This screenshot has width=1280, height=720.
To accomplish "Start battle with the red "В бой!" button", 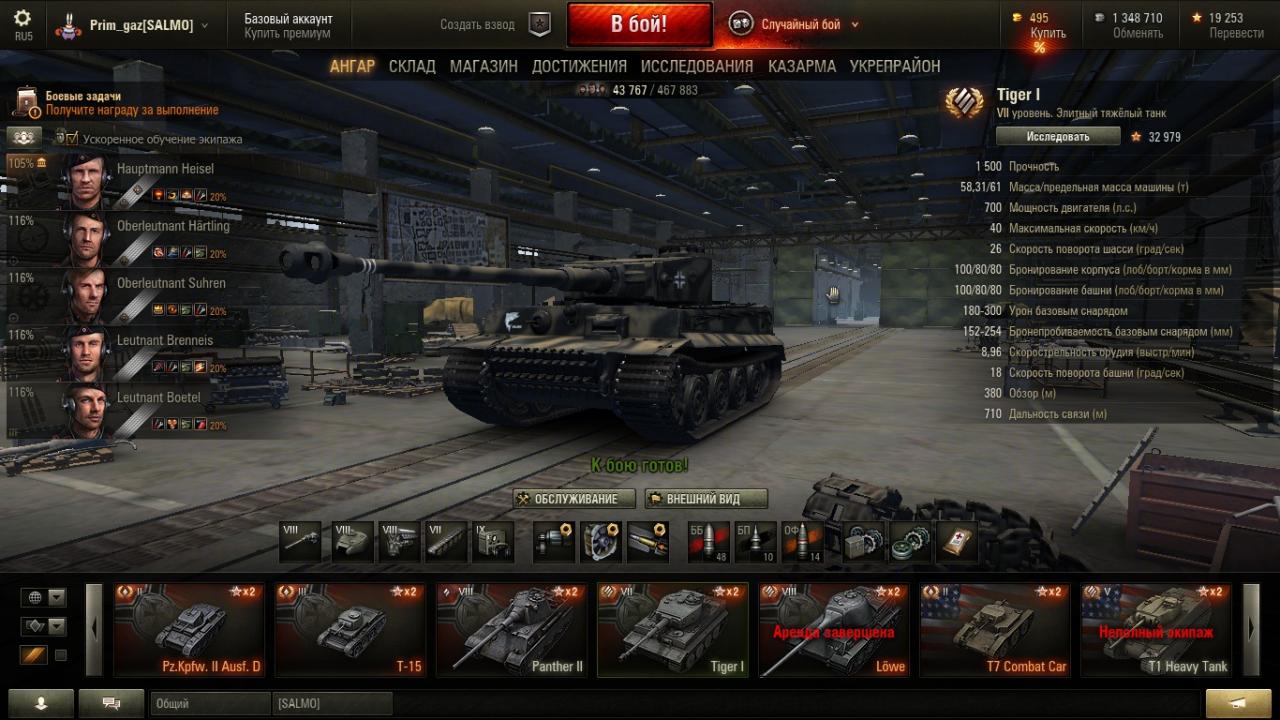I will click(x=639, y=24).
